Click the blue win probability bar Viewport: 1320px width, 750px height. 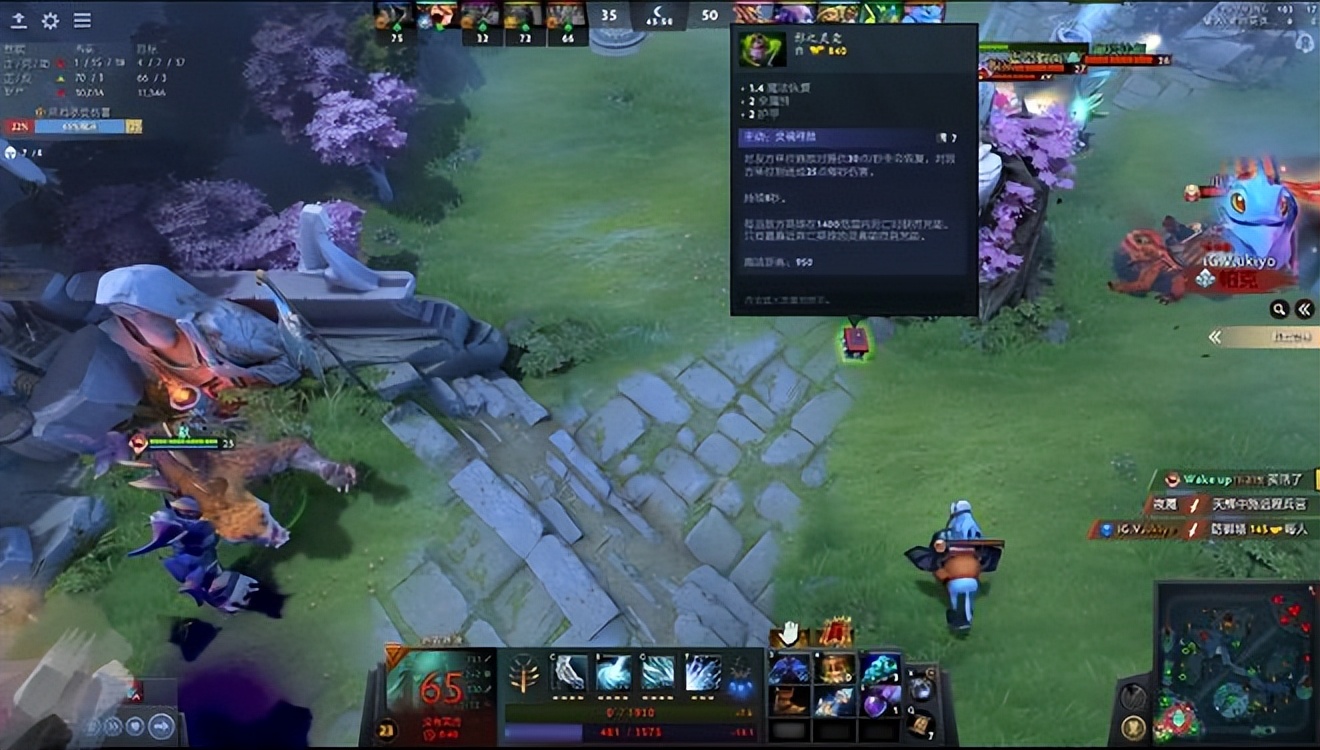tap(80, 124)
